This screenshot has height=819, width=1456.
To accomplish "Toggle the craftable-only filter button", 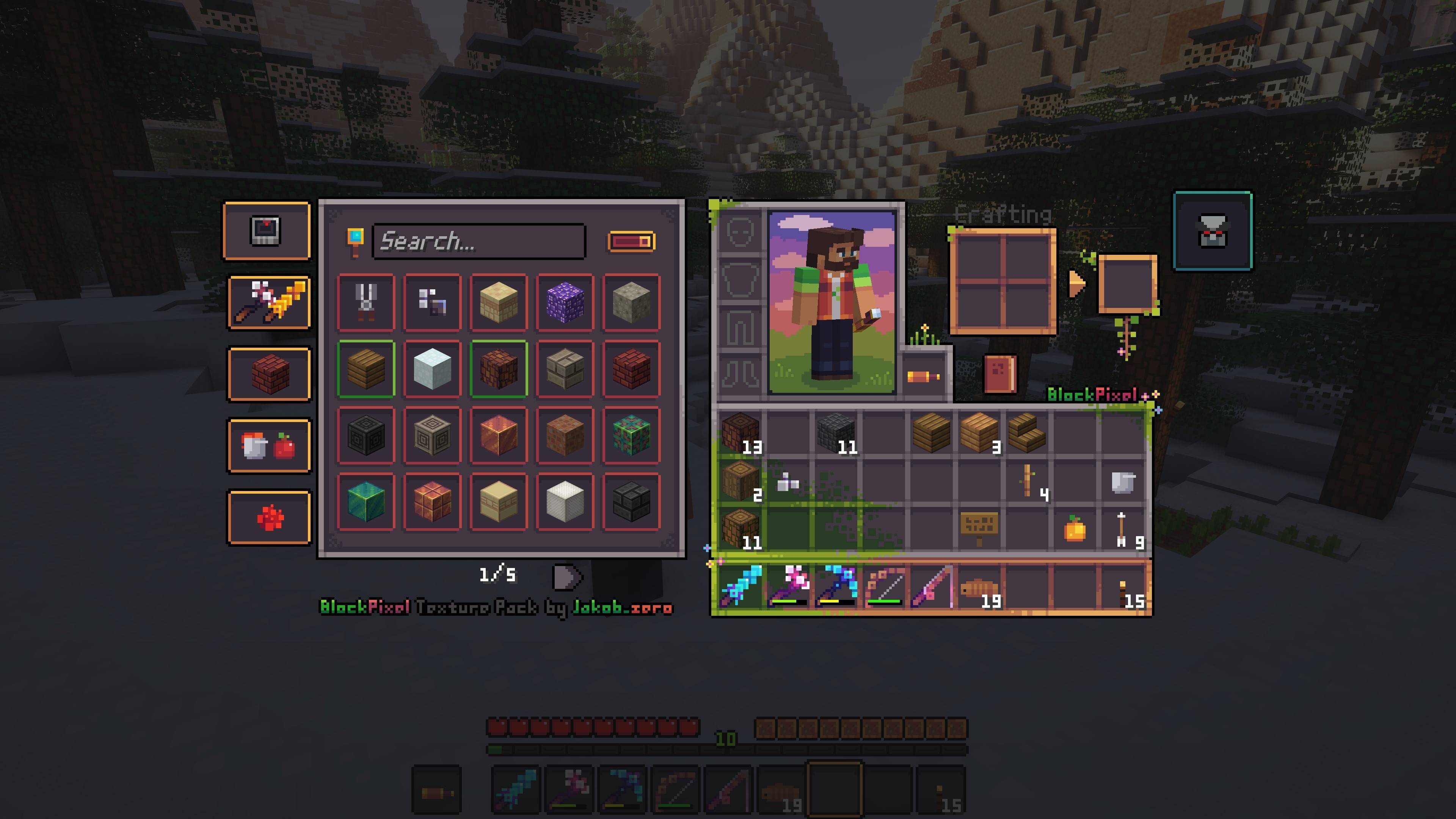I will 631,242.
